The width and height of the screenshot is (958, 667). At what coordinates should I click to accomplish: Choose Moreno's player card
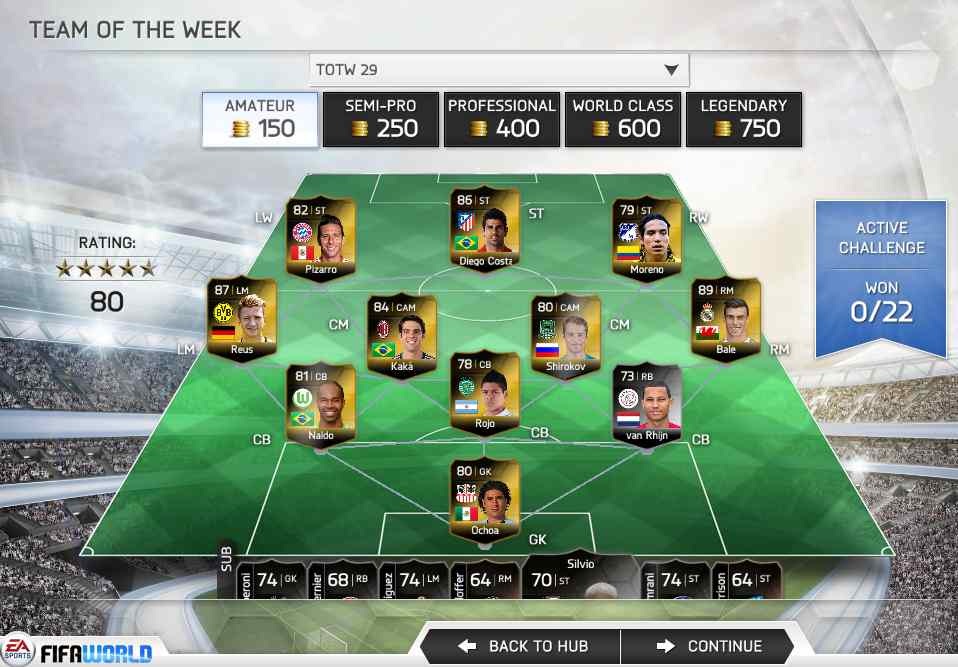pos(647,239)
